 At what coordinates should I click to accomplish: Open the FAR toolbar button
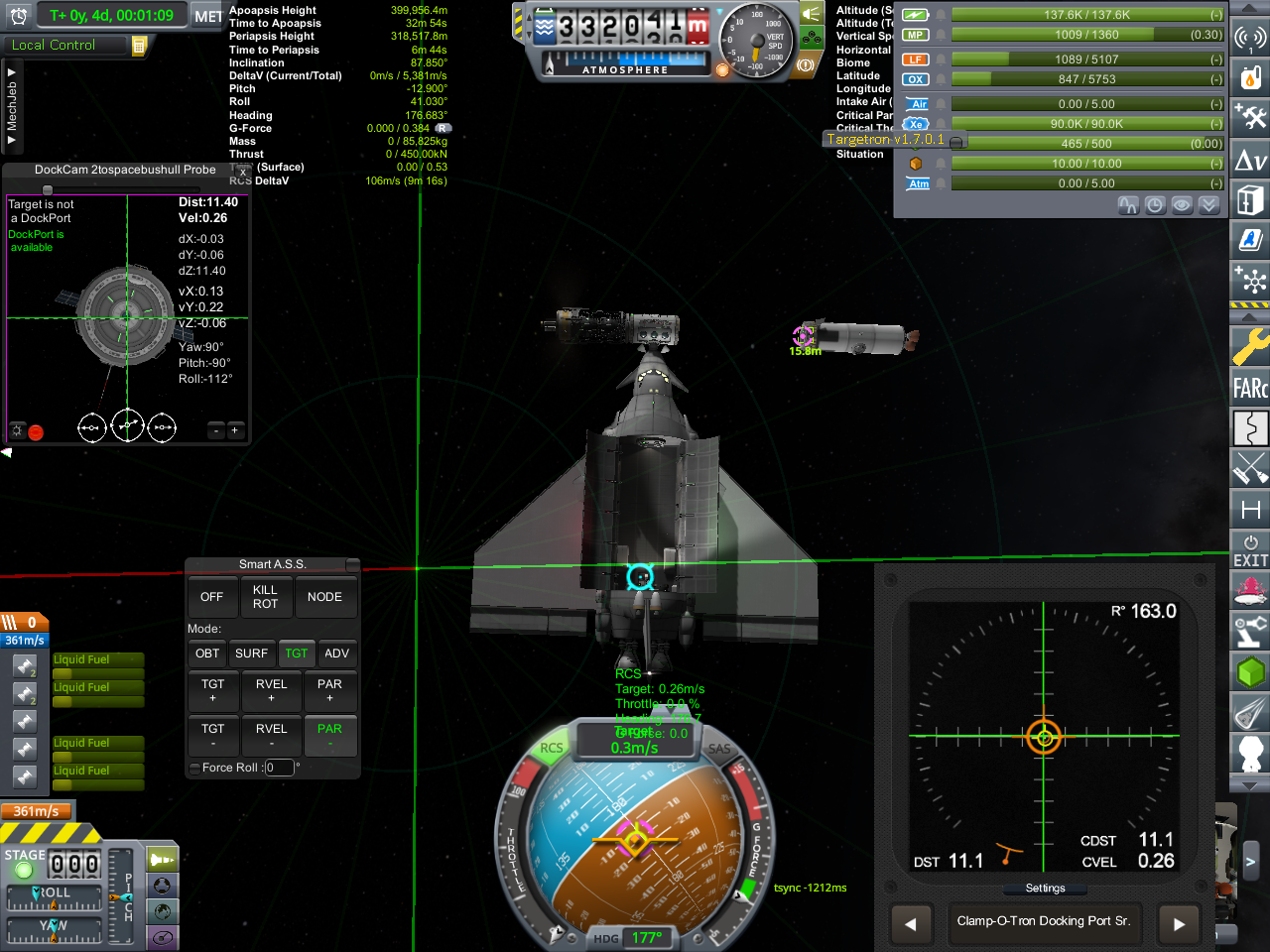[x=1250, y=388]
